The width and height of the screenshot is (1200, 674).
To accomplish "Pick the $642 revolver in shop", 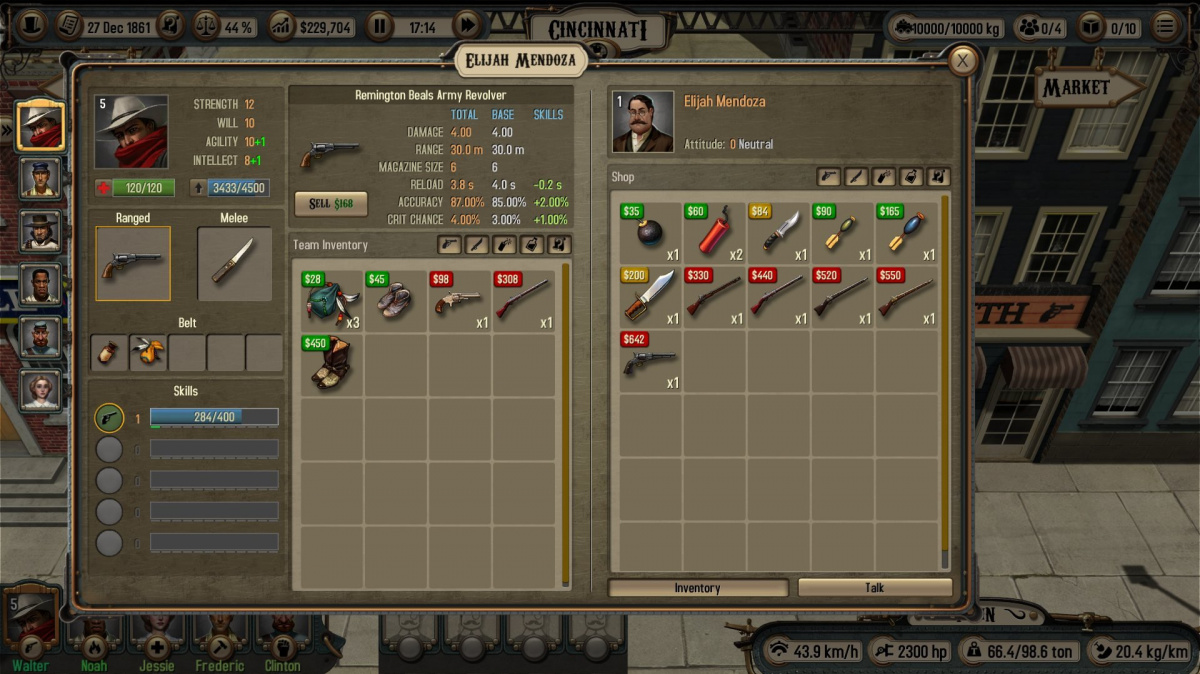I will 651,361.
